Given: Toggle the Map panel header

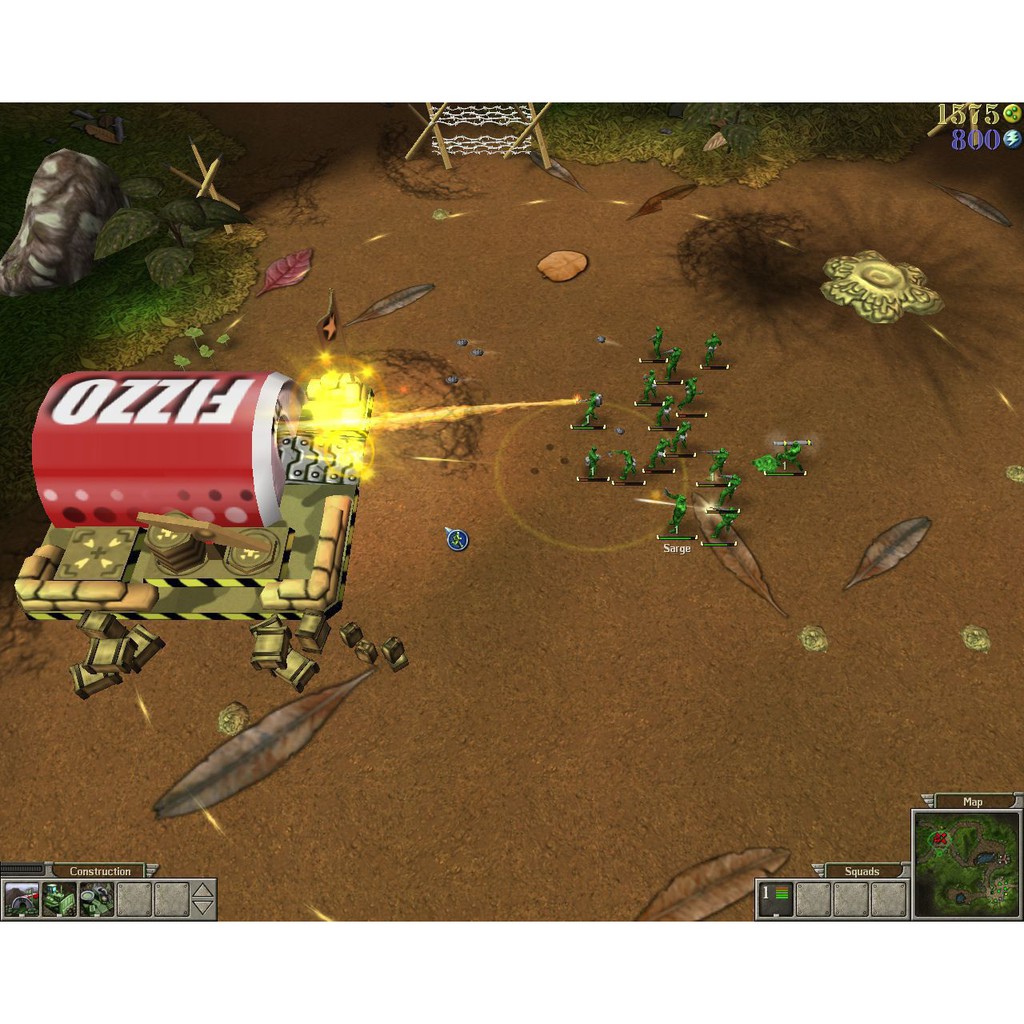Looking at the screenshot, I should pos(972,801).
